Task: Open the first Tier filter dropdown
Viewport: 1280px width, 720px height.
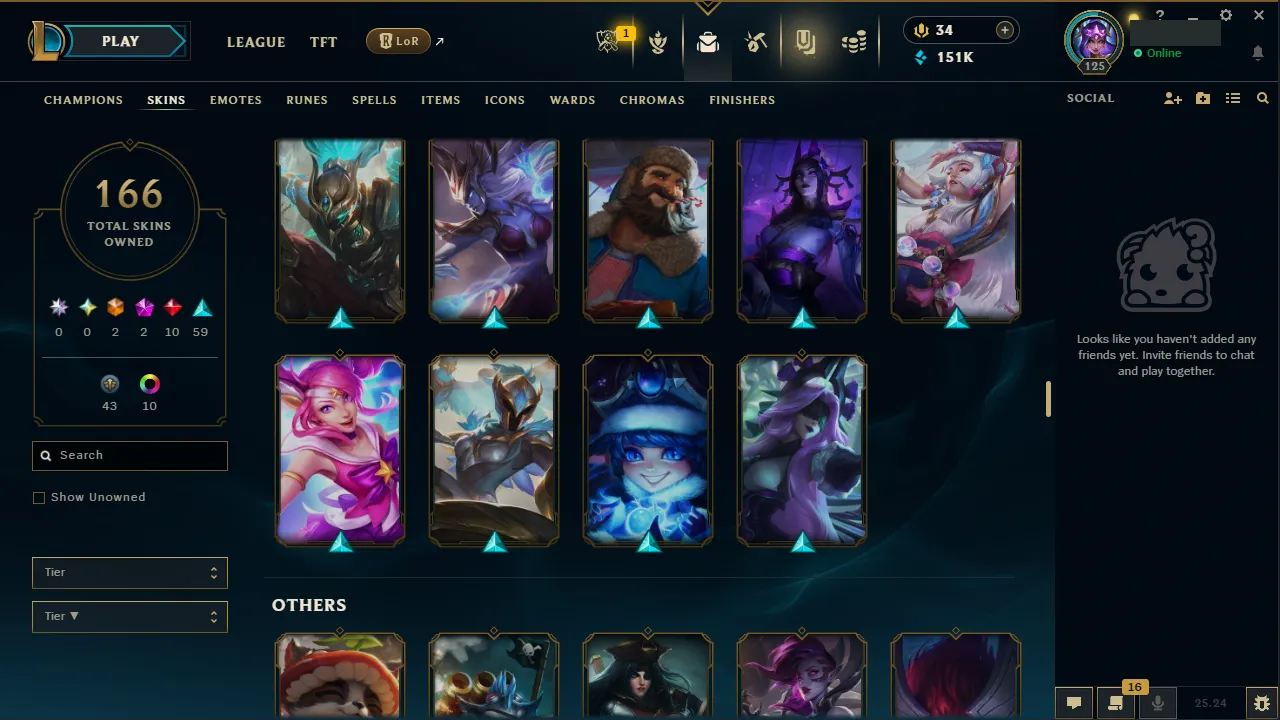Action: (129, 572)
